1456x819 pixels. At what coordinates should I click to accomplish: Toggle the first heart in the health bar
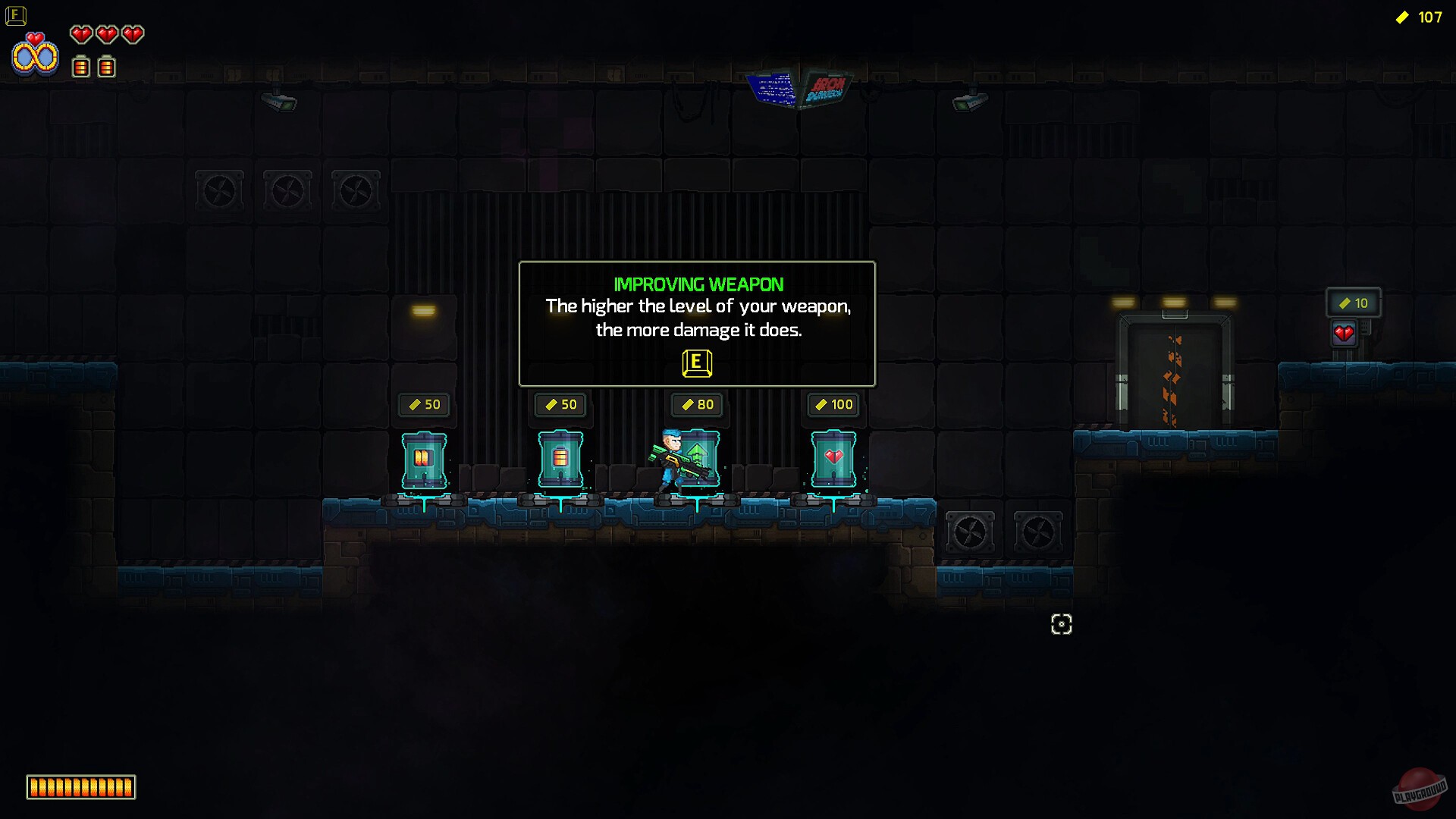[x=81, y=35]
